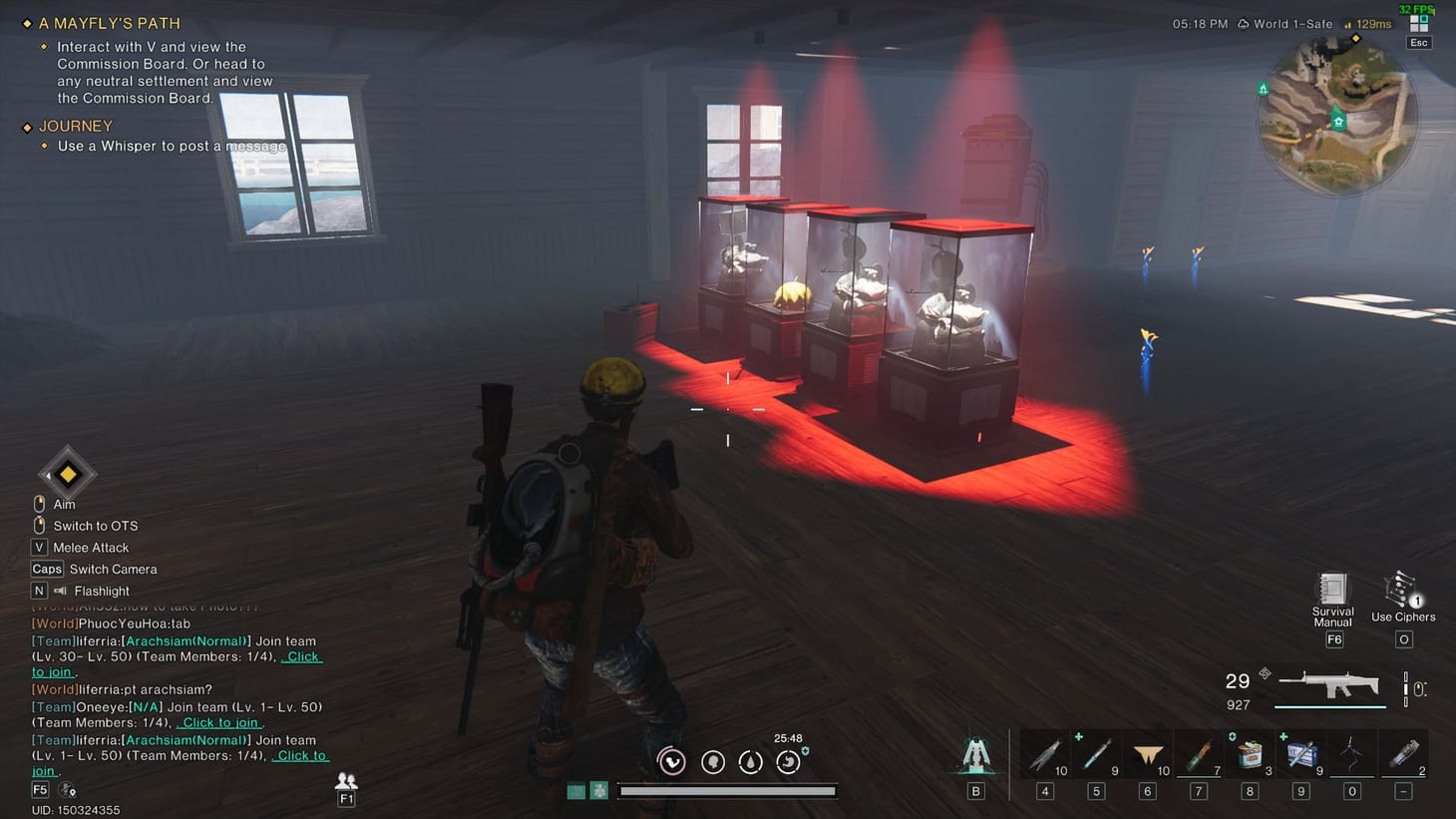Open the canned food in slot 8
This screenshot has width=1456, height=819.
tap(1250, 753)
